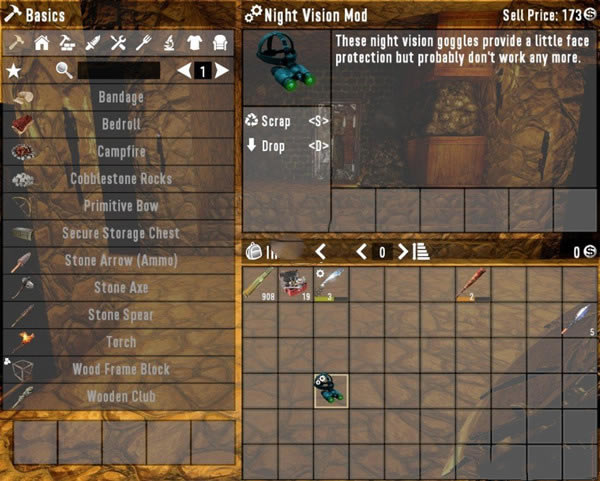Scrap the Night Vision Mod
The image size is (600, 481).
286,120
